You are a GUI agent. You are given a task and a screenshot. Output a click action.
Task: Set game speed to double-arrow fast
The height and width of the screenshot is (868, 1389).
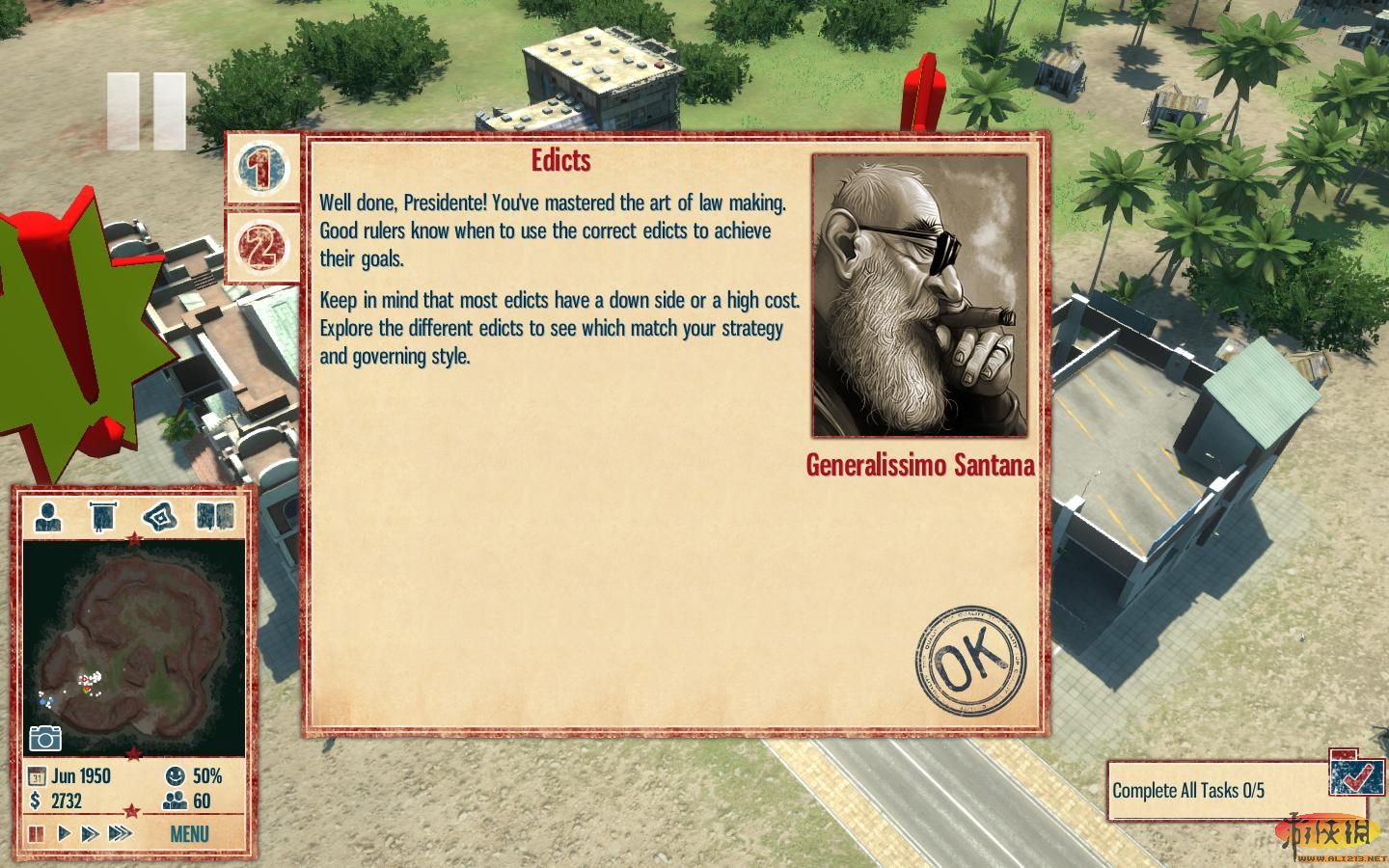point(90,833)
